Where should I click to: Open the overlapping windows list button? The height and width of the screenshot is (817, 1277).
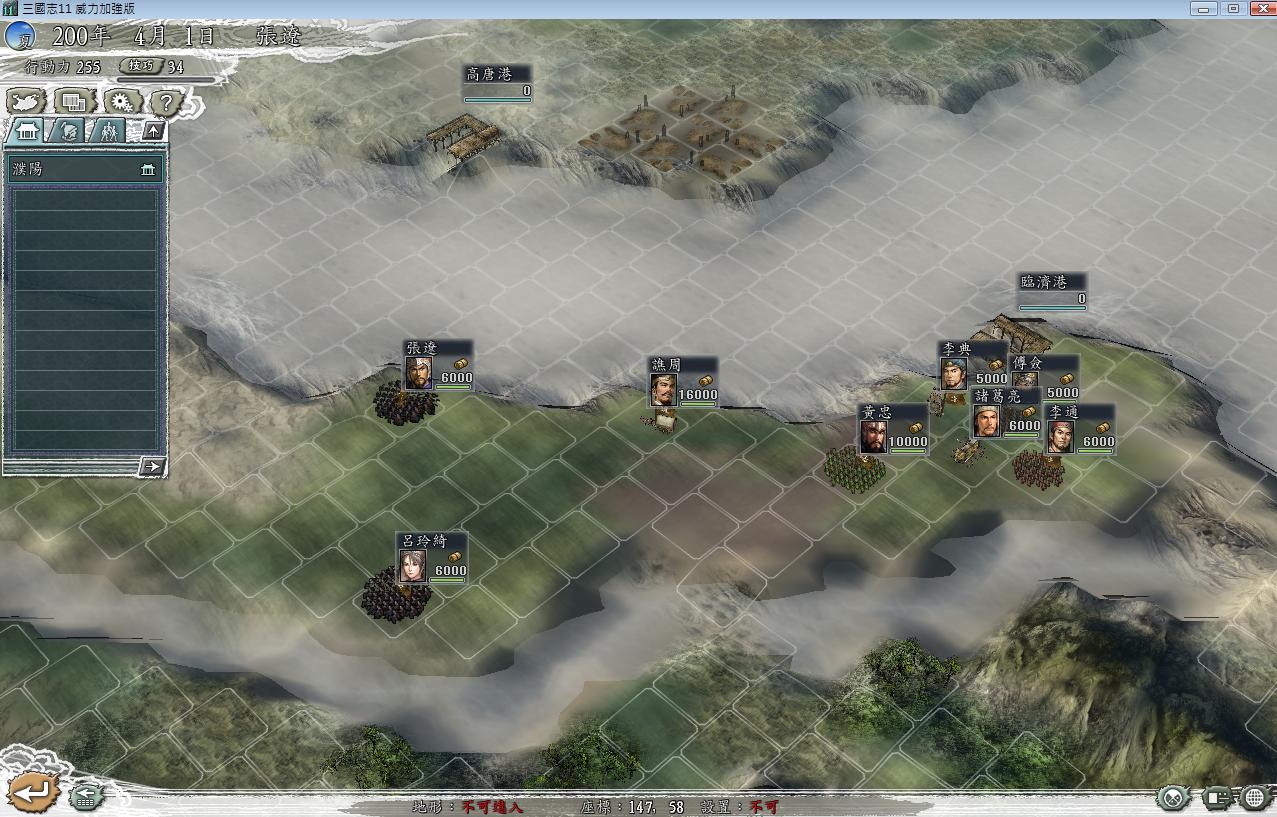pos(73,101)
